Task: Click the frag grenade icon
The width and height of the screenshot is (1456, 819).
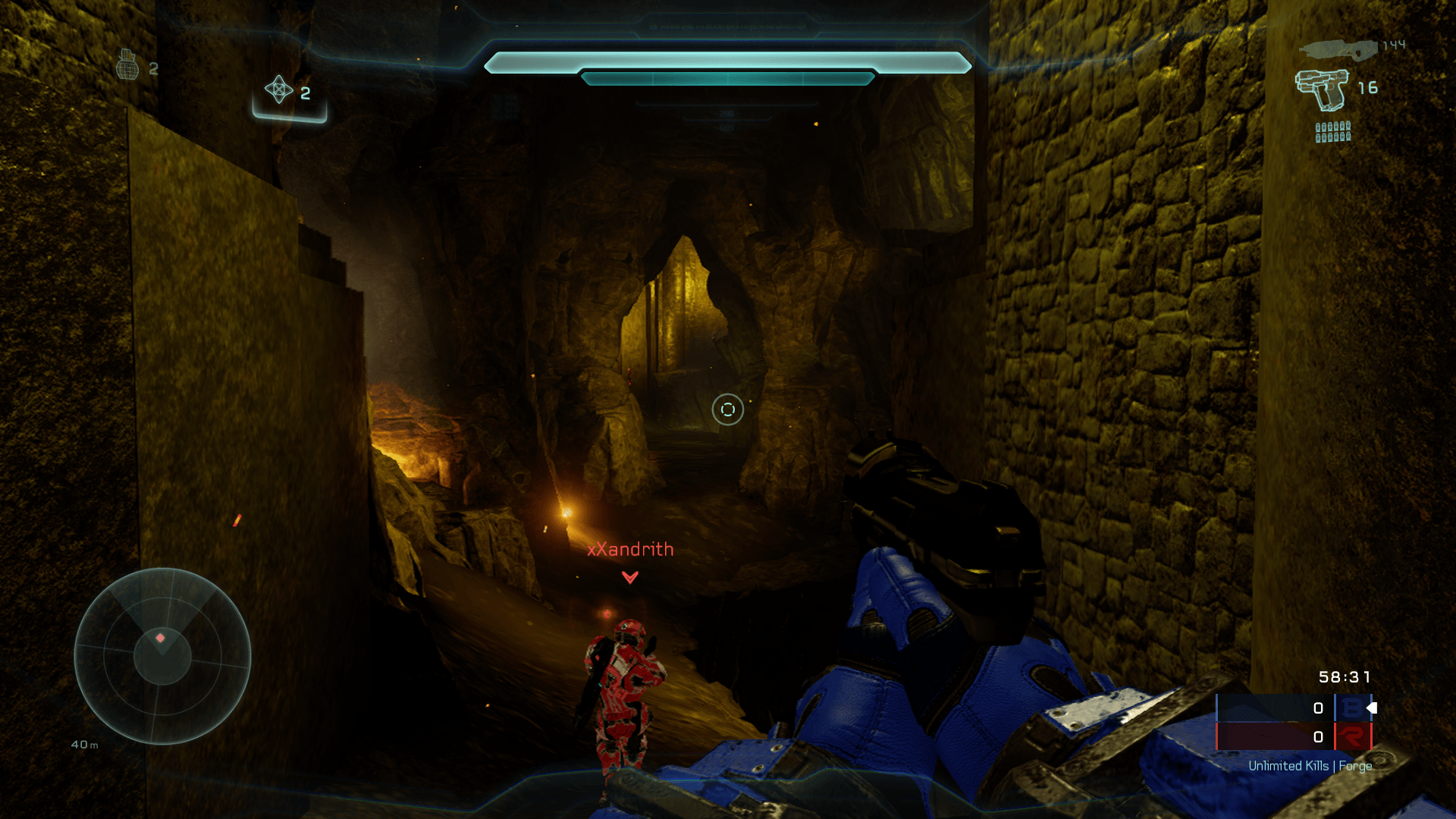Action: pyautogui.click(x=127, y=65)
